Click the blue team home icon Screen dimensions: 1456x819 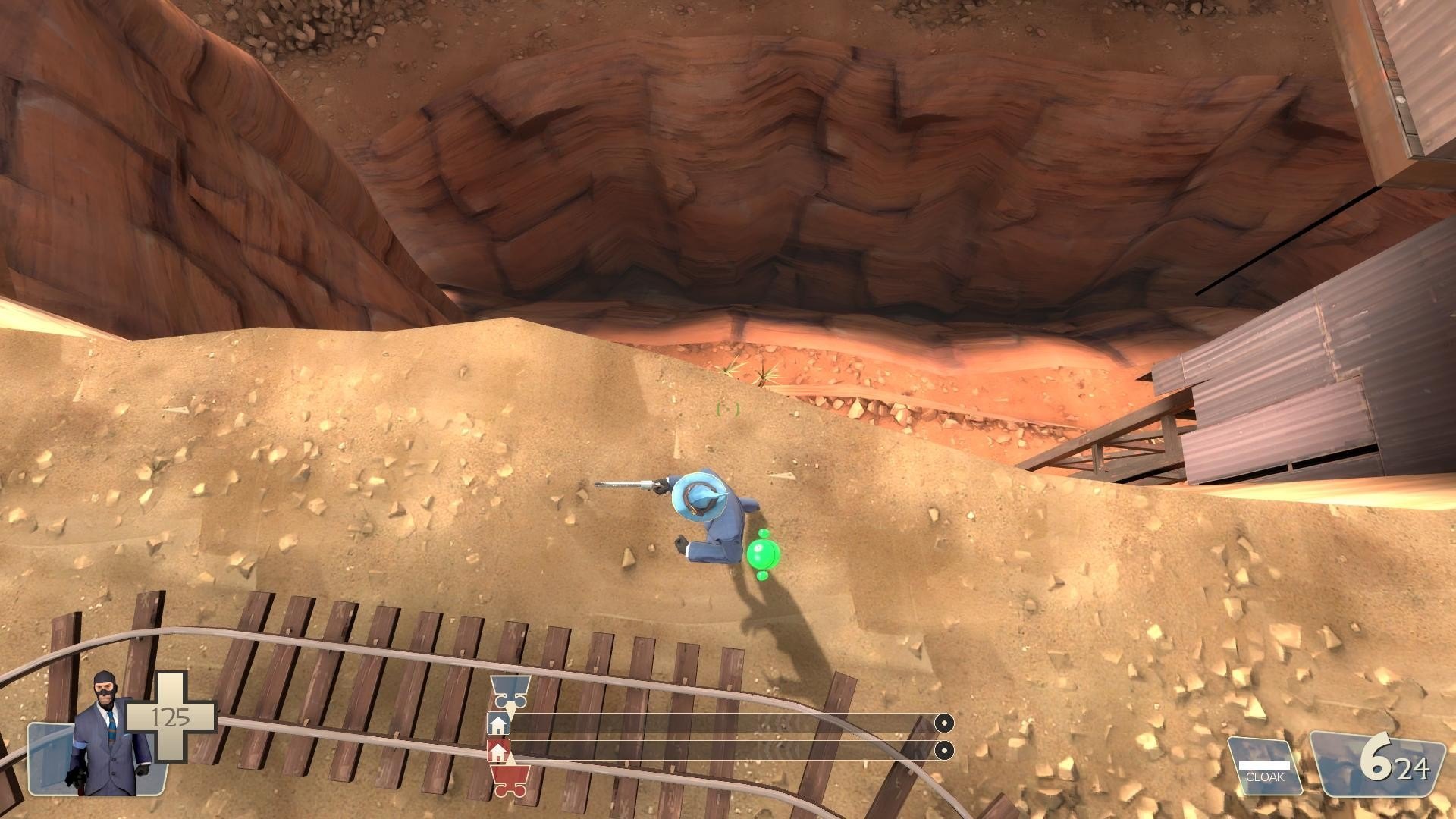point(498,724)
